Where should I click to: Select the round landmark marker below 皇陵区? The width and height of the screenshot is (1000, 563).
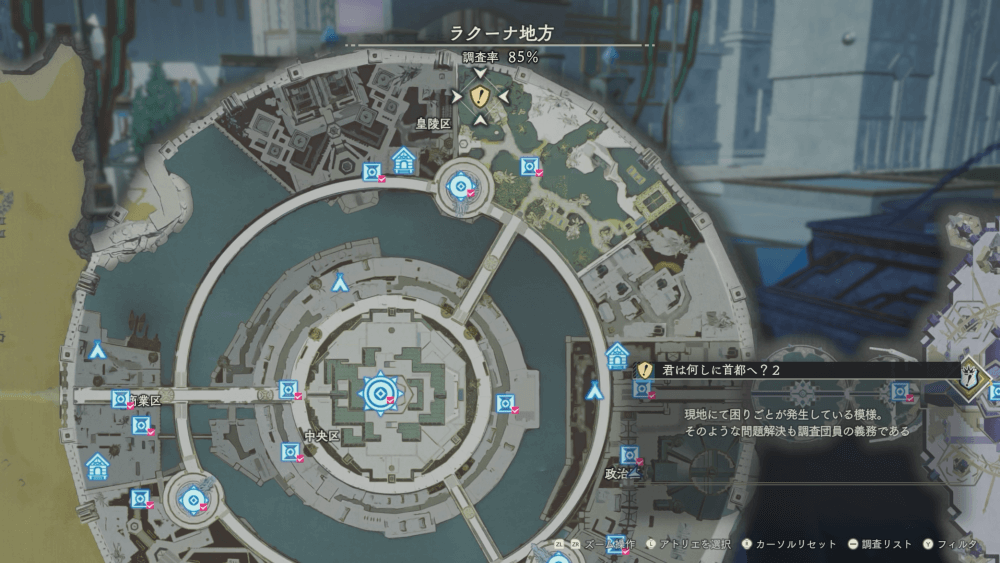coord(461,185)
